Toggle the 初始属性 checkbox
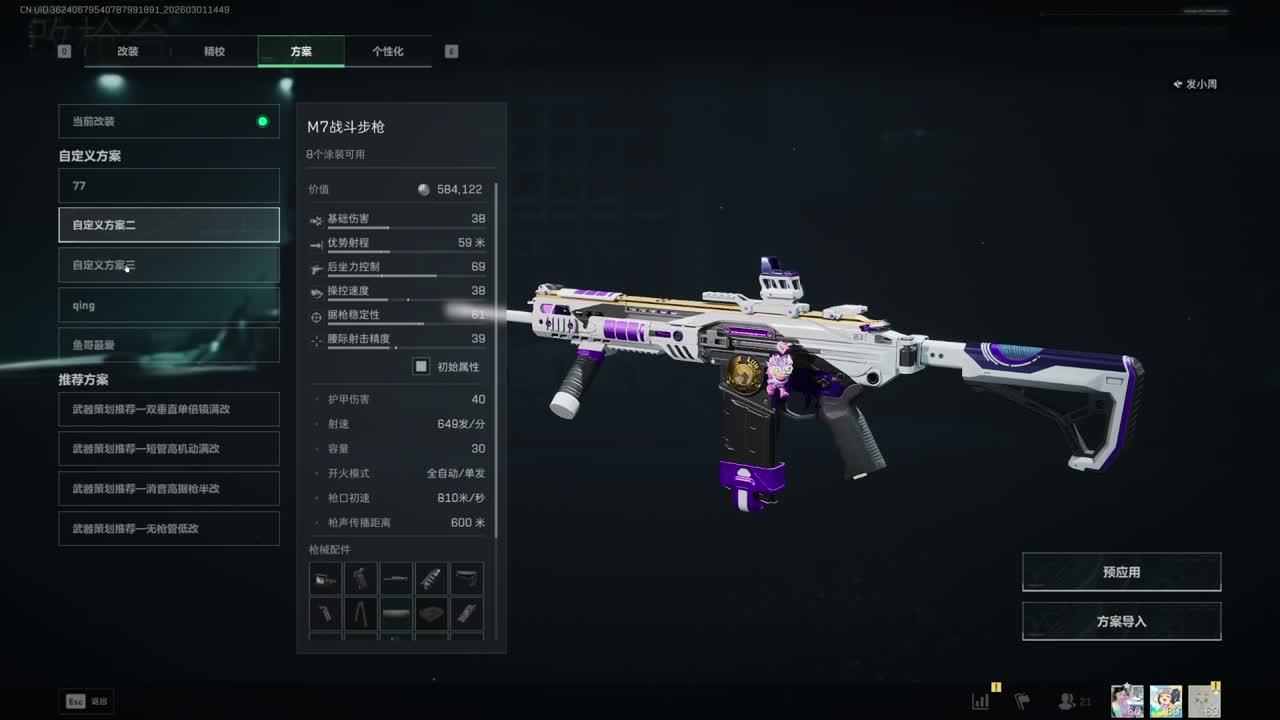This screenshot has width=1280, height=720. pyautogui.click(x=422, y=367)
